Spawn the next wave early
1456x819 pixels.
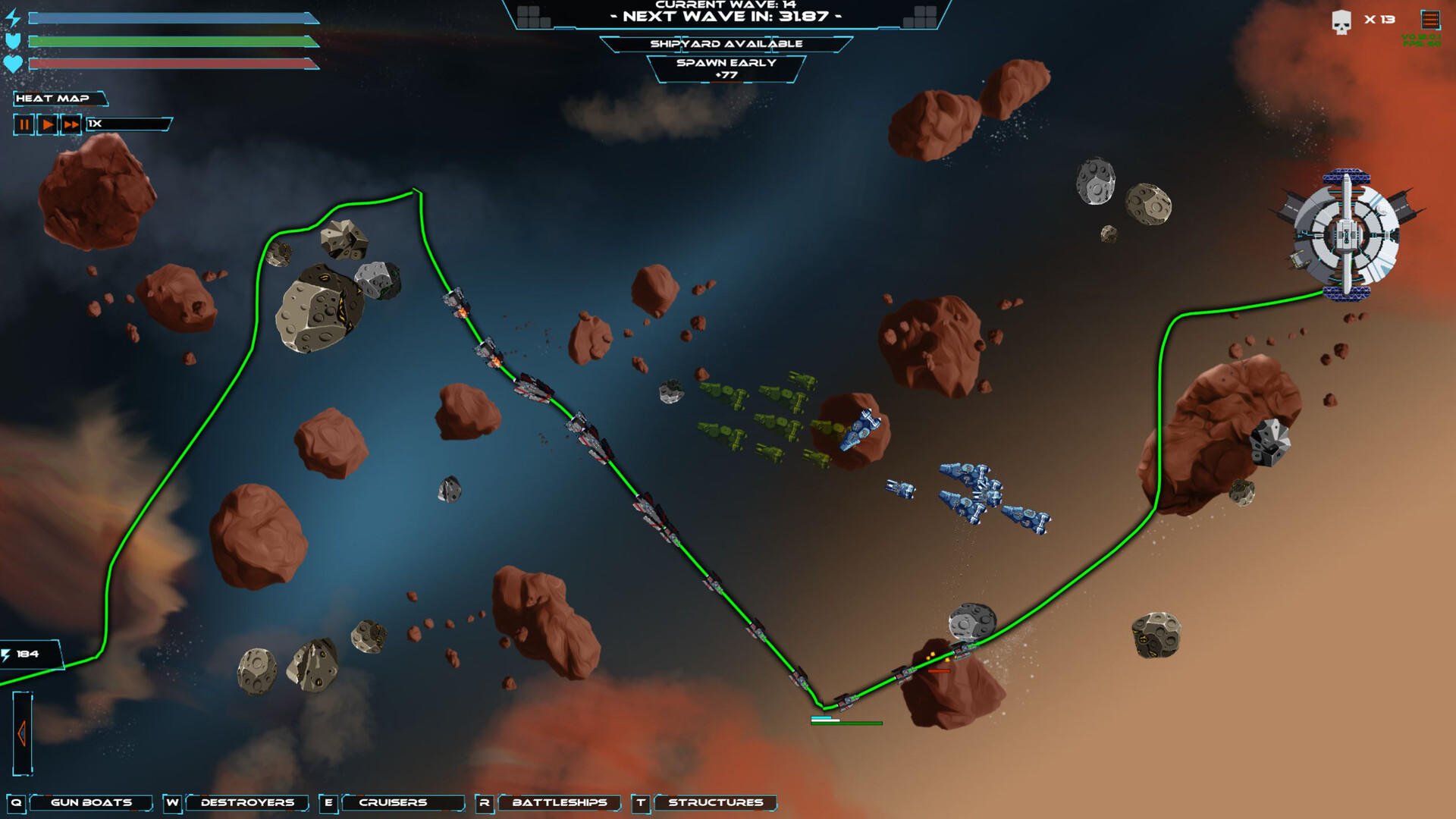(x=726, y=68)
